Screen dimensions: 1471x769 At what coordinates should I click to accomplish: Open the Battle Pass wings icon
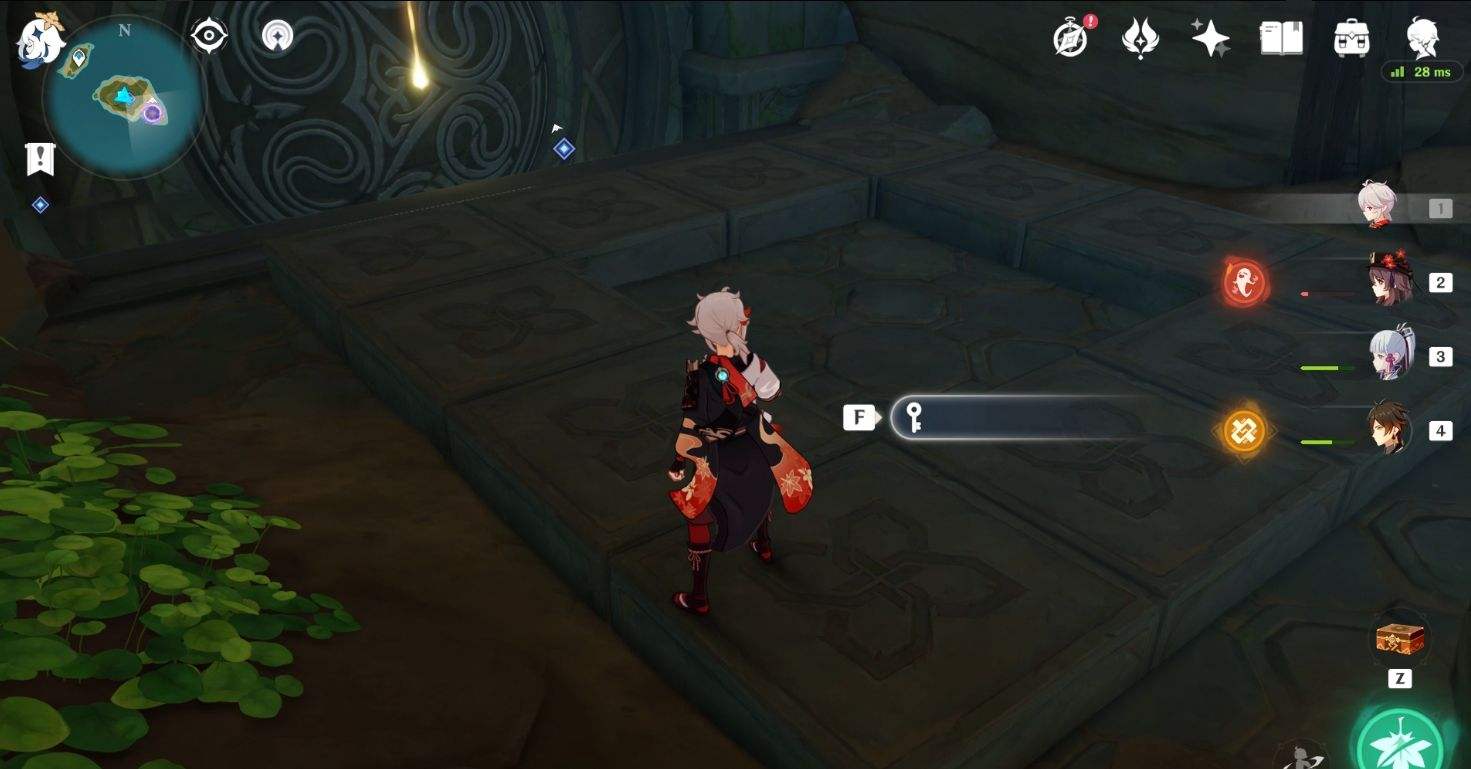coord(1140,37)
